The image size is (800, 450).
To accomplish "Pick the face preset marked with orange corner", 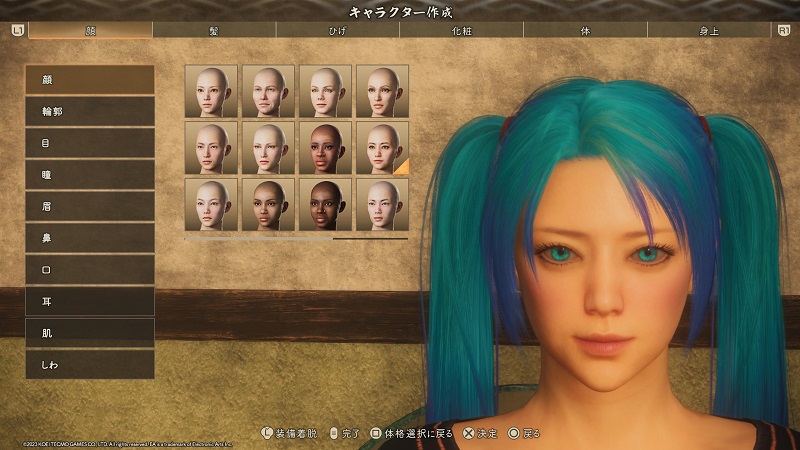I will click(x=382, y=148).
